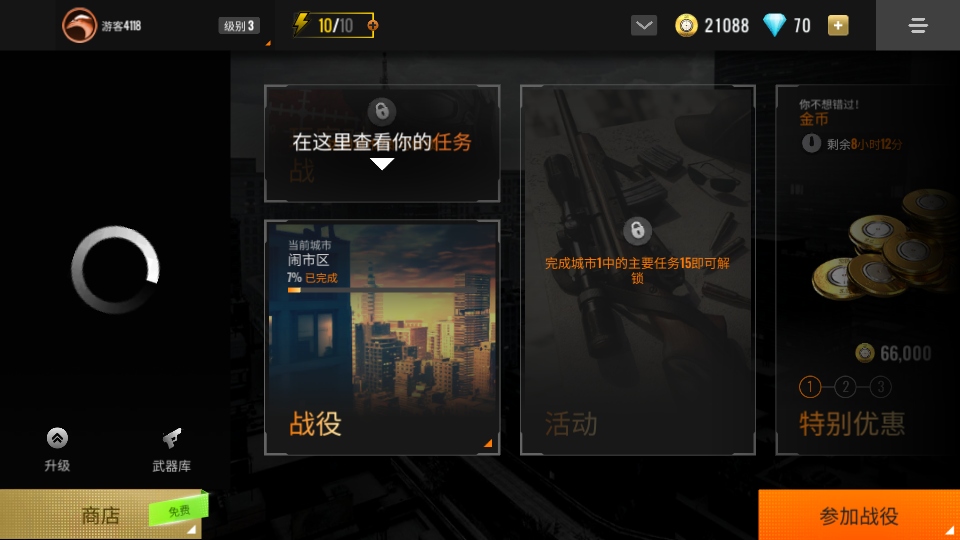View the 特别优惠 gold coin offer
The width and height of the screenshot is (960, 540).
coord(868,270)
